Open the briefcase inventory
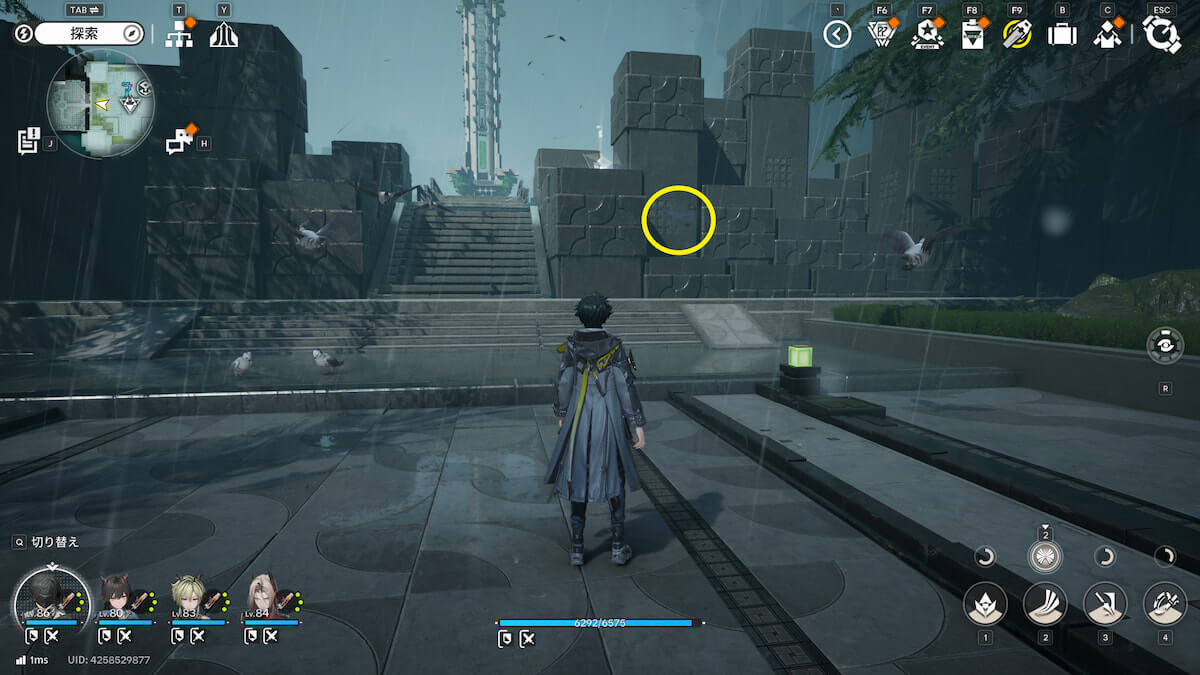 coord(1061,34)
